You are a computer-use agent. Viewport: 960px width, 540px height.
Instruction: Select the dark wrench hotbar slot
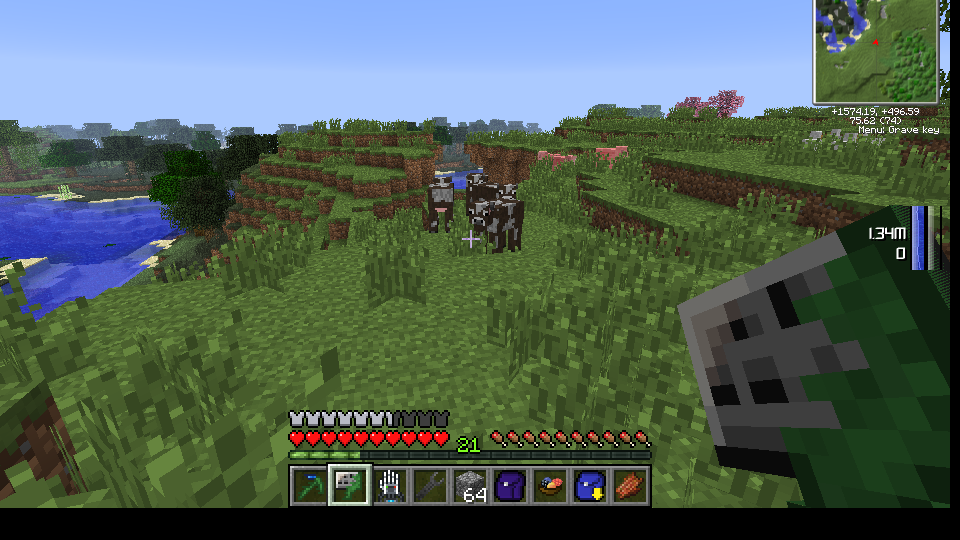430,487
